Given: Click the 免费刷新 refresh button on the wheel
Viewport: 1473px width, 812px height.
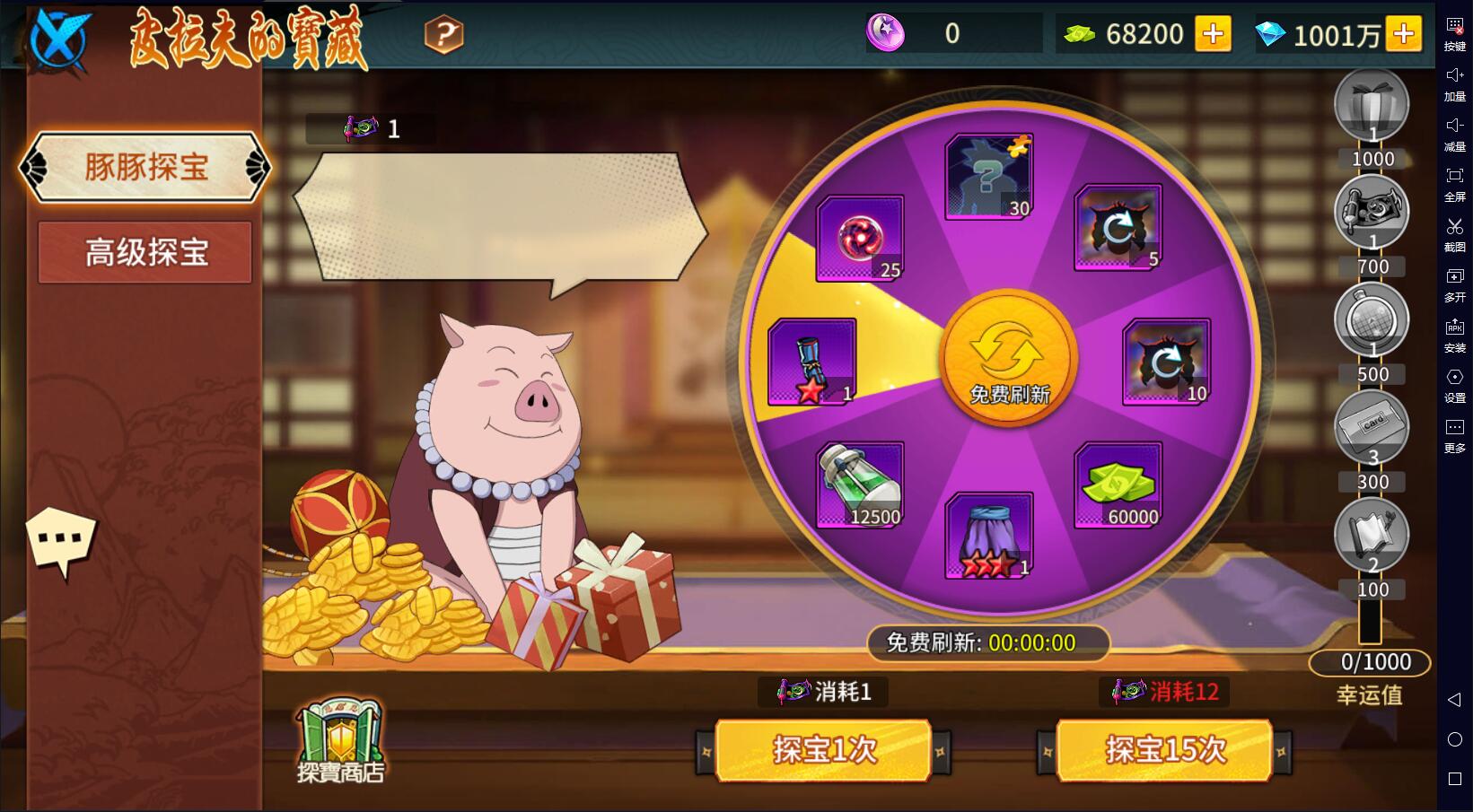Looking at the screenshot, I should coord(1008,359).
